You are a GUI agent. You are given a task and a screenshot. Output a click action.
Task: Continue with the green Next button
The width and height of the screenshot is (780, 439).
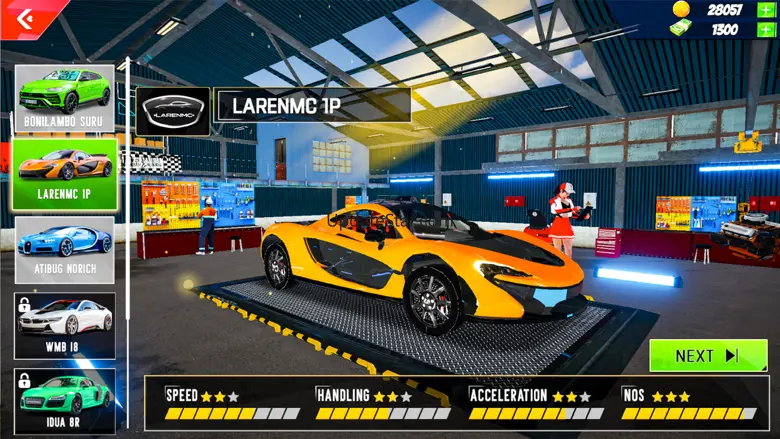tap(707, 355)
